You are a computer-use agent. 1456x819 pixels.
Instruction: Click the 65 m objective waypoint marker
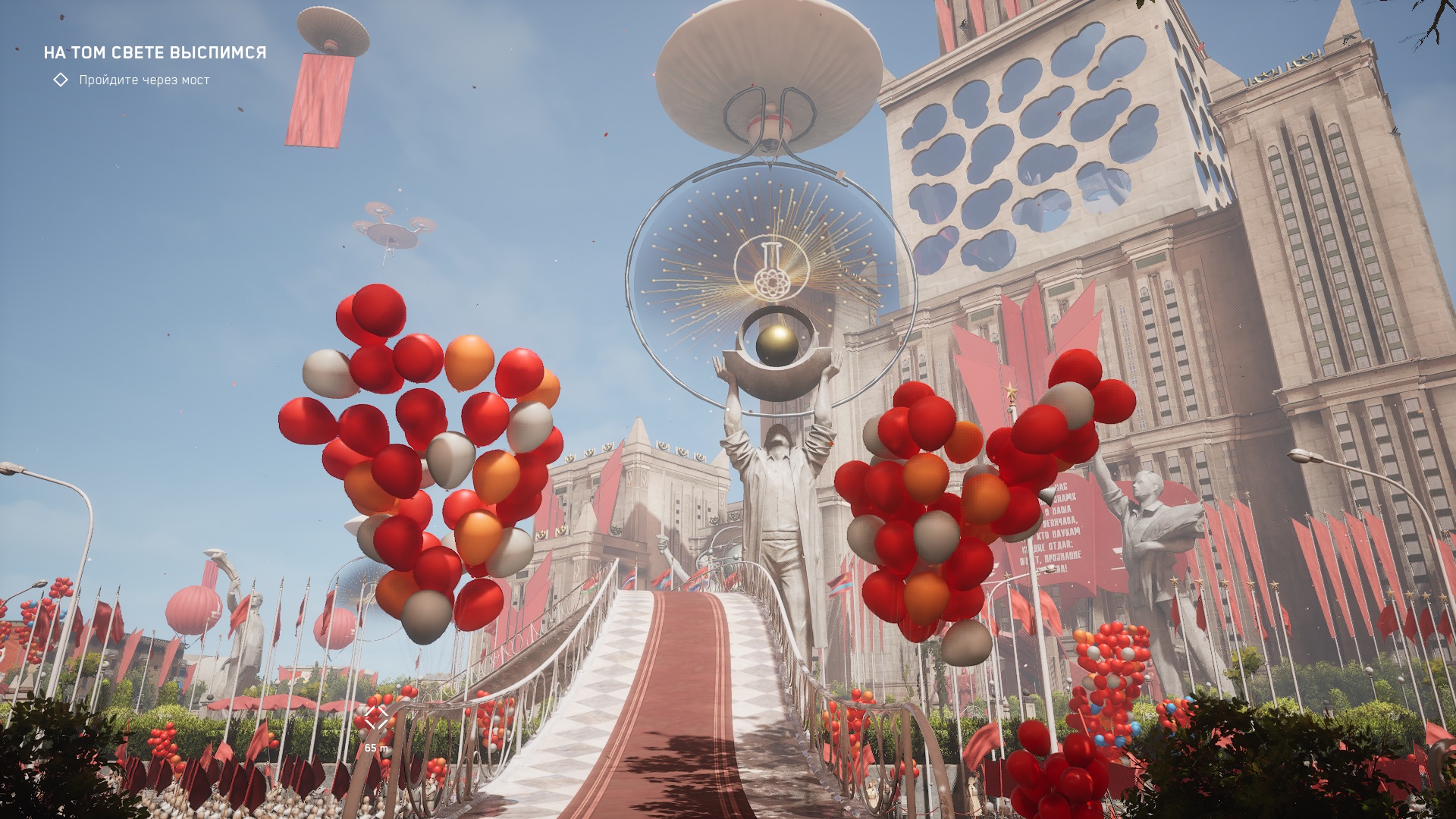coord(376,718)
